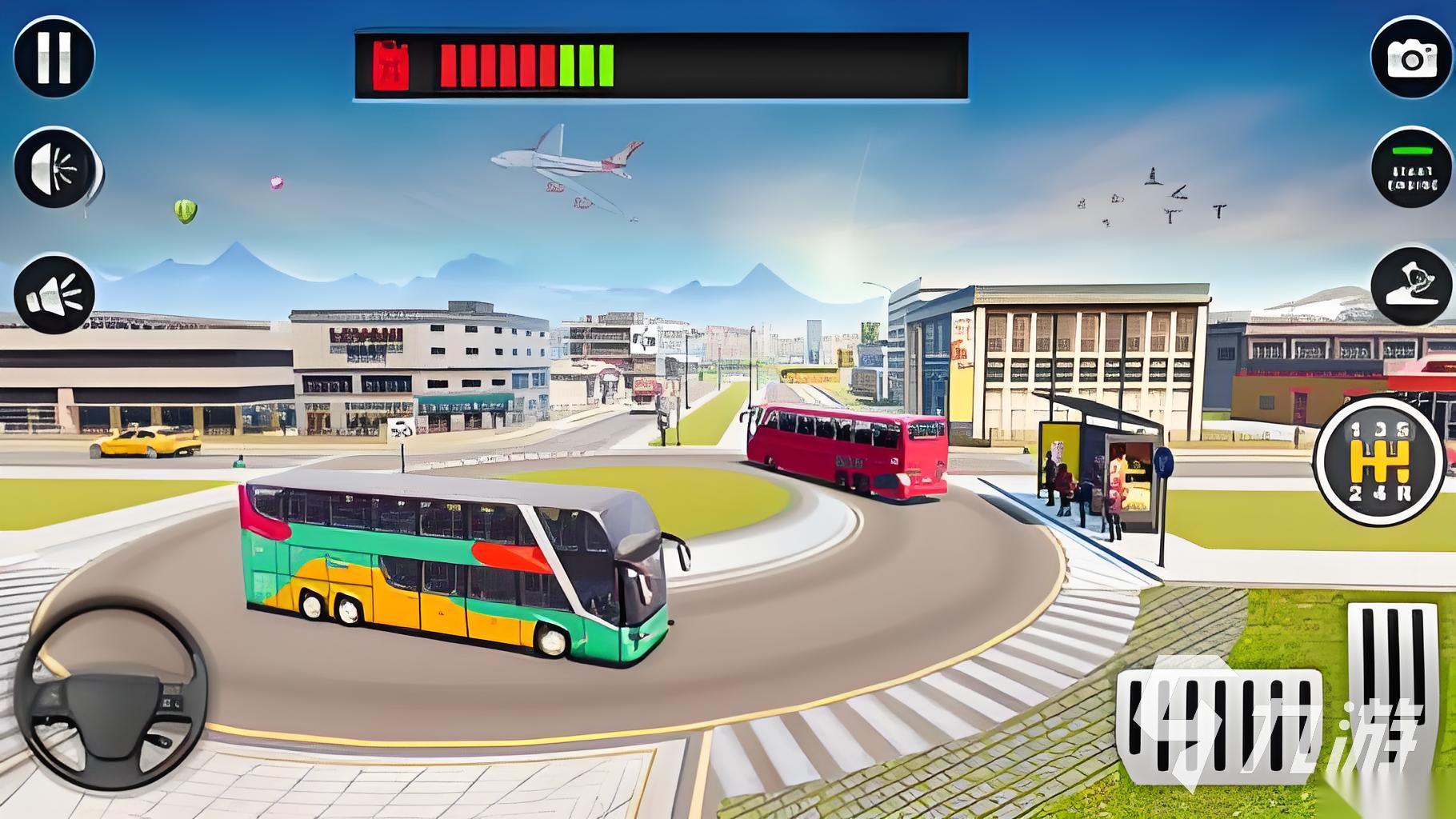Tap the engine start button
This screenshot has height=819, width=1456.
(1411, 169)
